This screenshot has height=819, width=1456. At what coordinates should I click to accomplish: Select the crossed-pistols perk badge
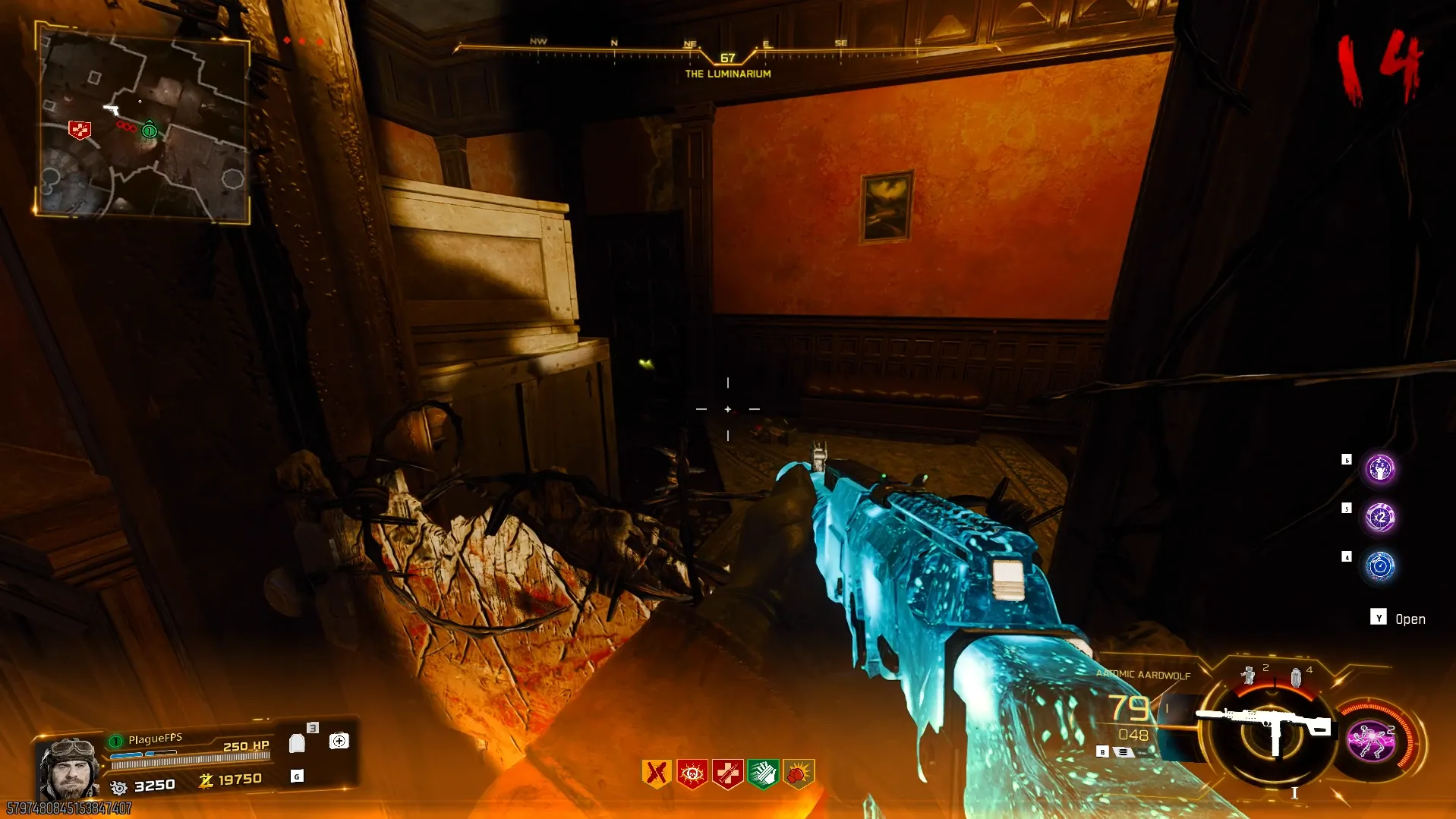click(657, 773)
